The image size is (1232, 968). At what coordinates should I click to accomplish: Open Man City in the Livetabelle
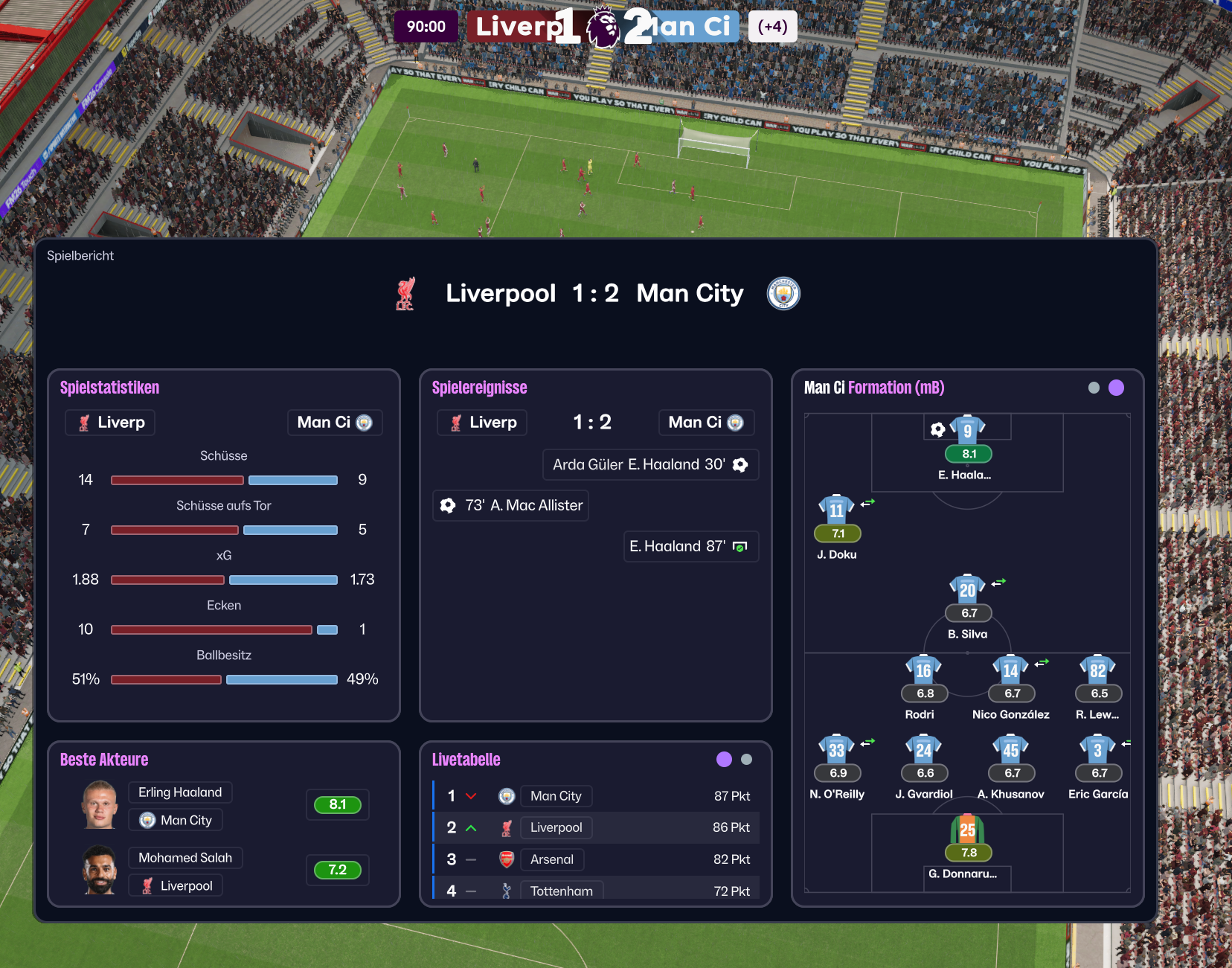click(x=556, y=796)
